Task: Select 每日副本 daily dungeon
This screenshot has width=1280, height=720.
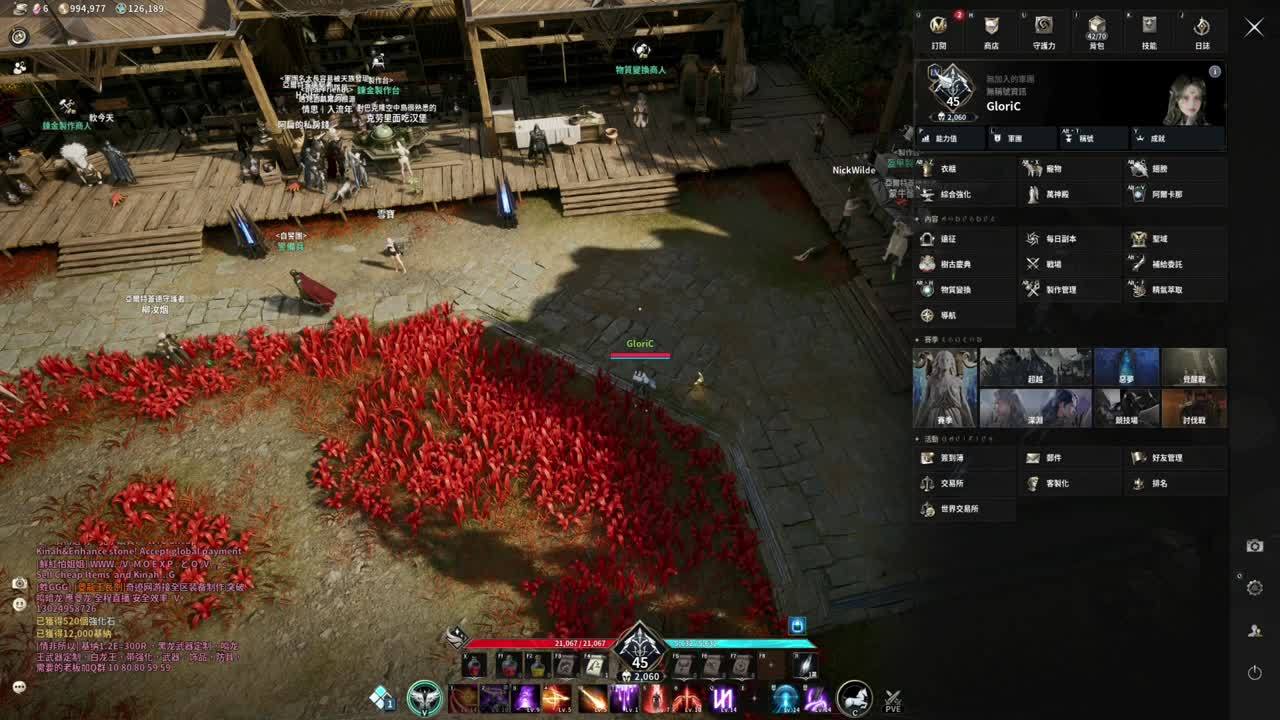Action: click(x=1070, y=239)
